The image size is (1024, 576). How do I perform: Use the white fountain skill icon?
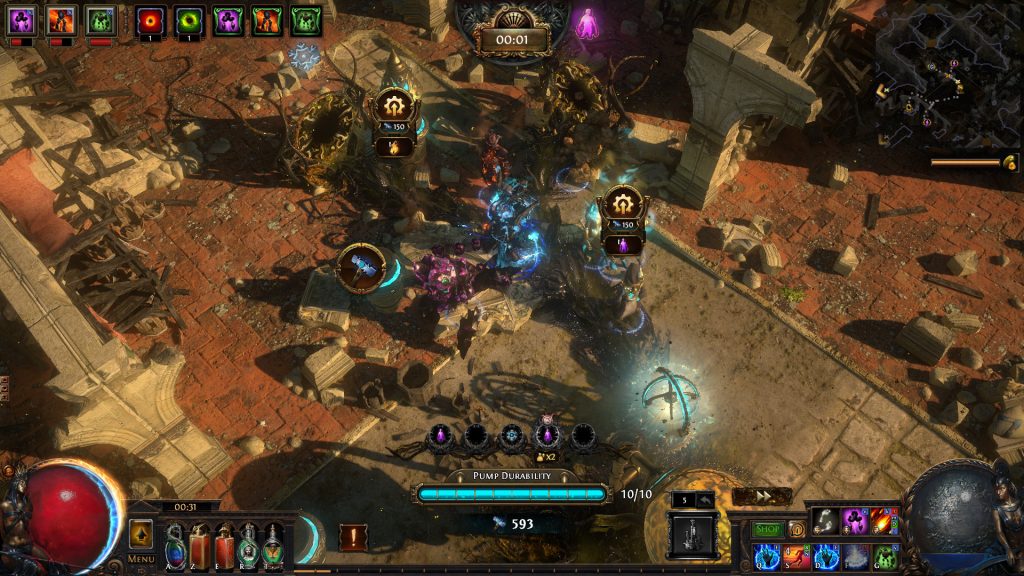(856, 556)
